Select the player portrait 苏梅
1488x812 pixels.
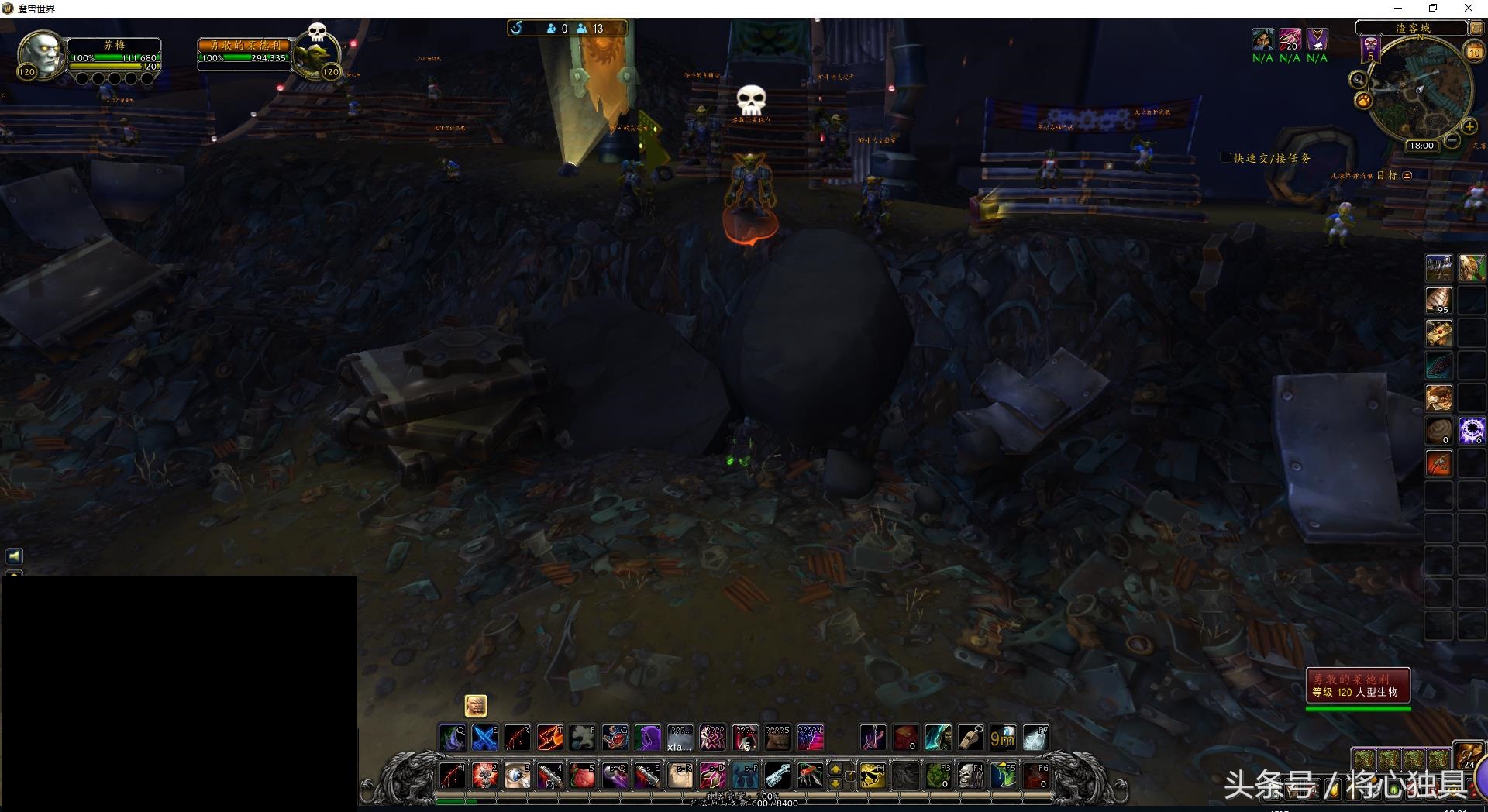pyautogui.click(x=42, y=54)
